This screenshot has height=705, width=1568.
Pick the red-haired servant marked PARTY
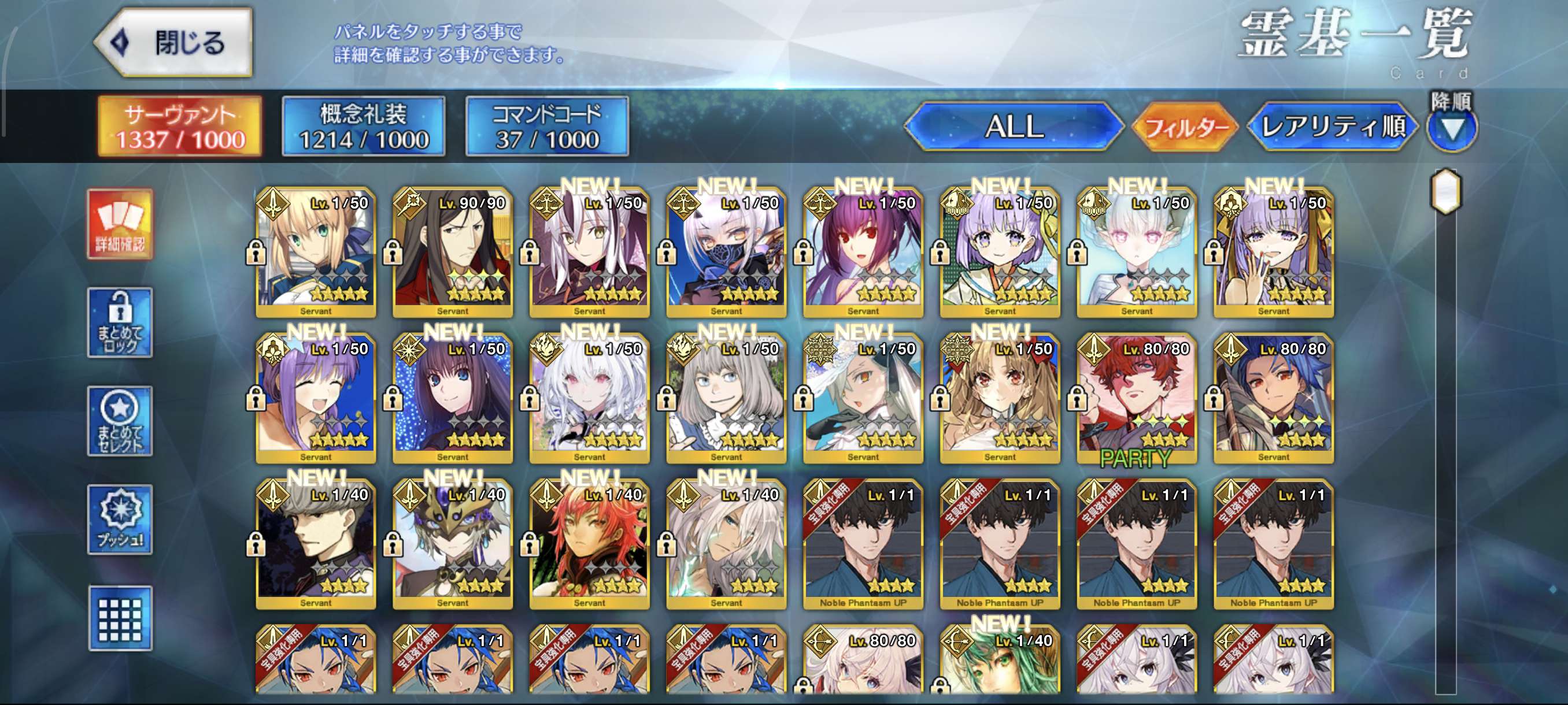point(1137,398)
